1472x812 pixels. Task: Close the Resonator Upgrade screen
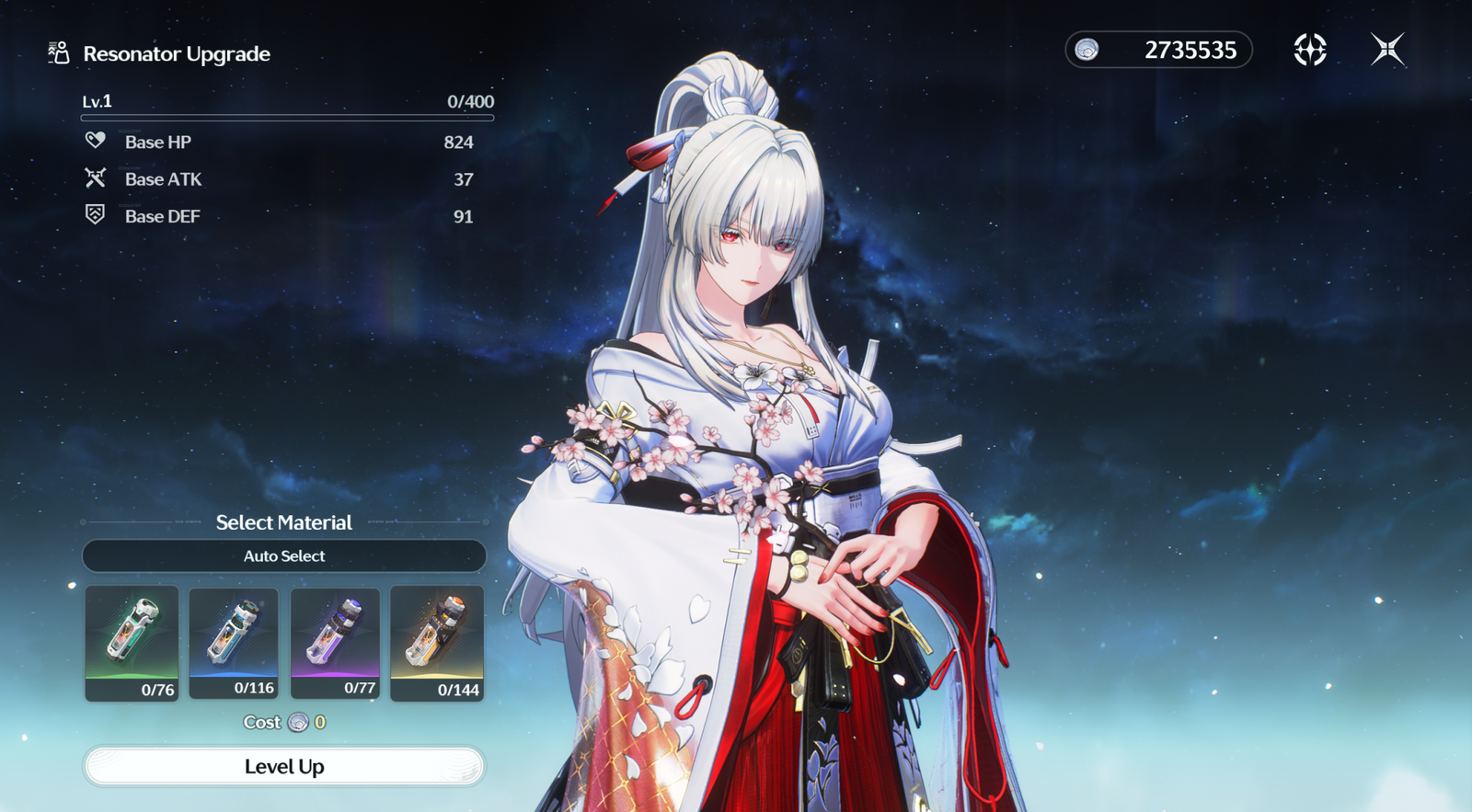(x=1387, y=50)
